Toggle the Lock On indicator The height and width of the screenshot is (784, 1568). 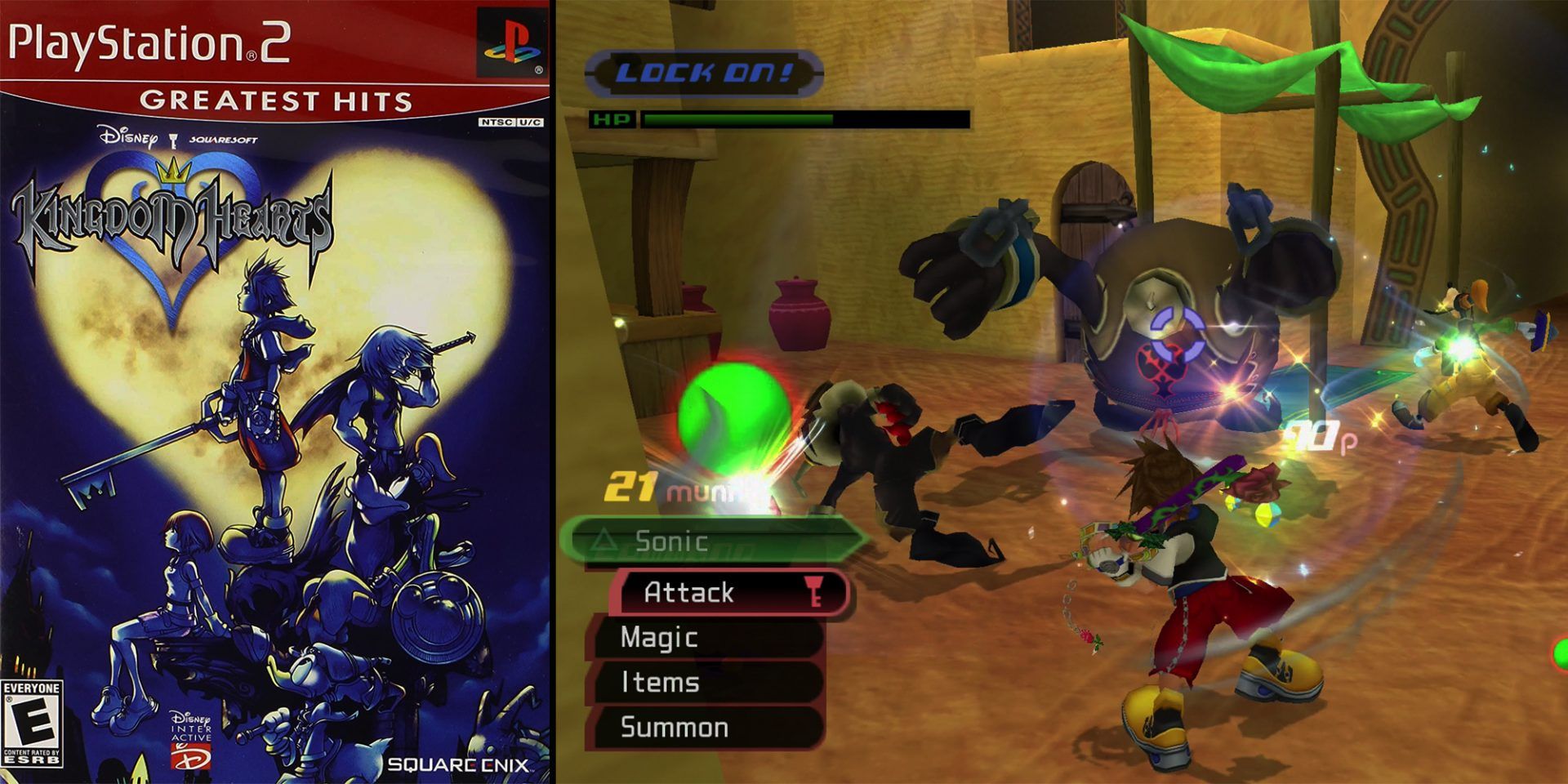(702, 72)
